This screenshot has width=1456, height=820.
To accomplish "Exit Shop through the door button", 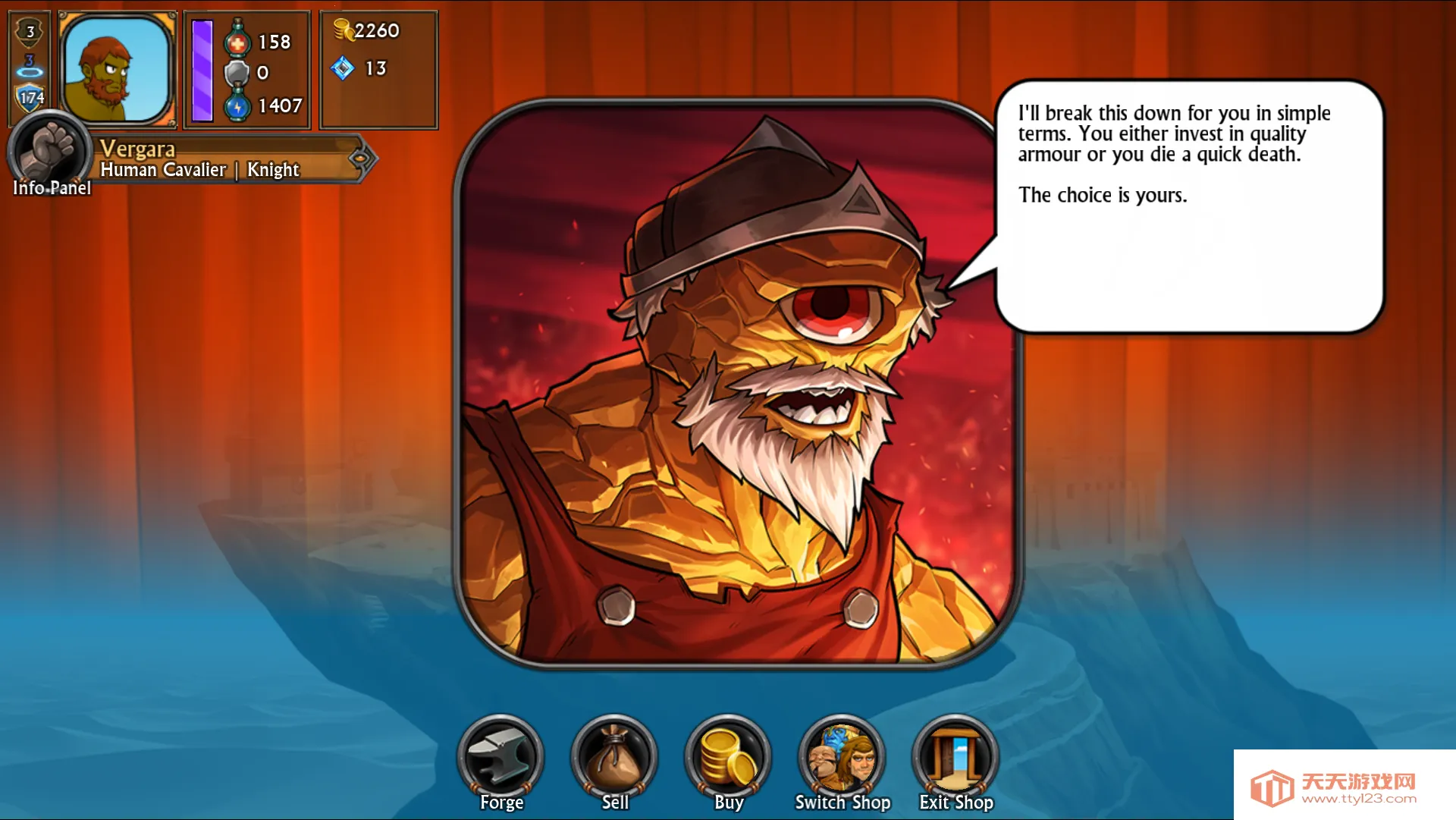I will pyautogui.click(x=955, y=757).
